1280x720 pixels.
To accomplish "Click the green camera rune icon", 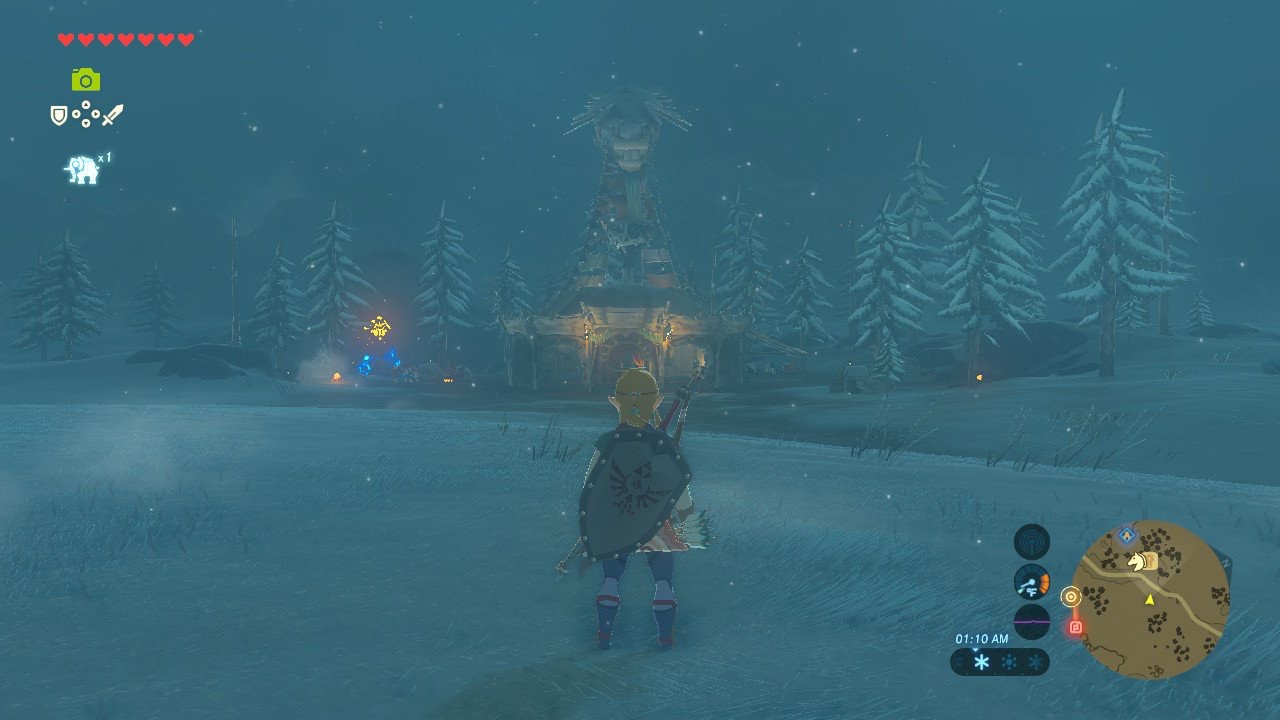I will (85, 80).
